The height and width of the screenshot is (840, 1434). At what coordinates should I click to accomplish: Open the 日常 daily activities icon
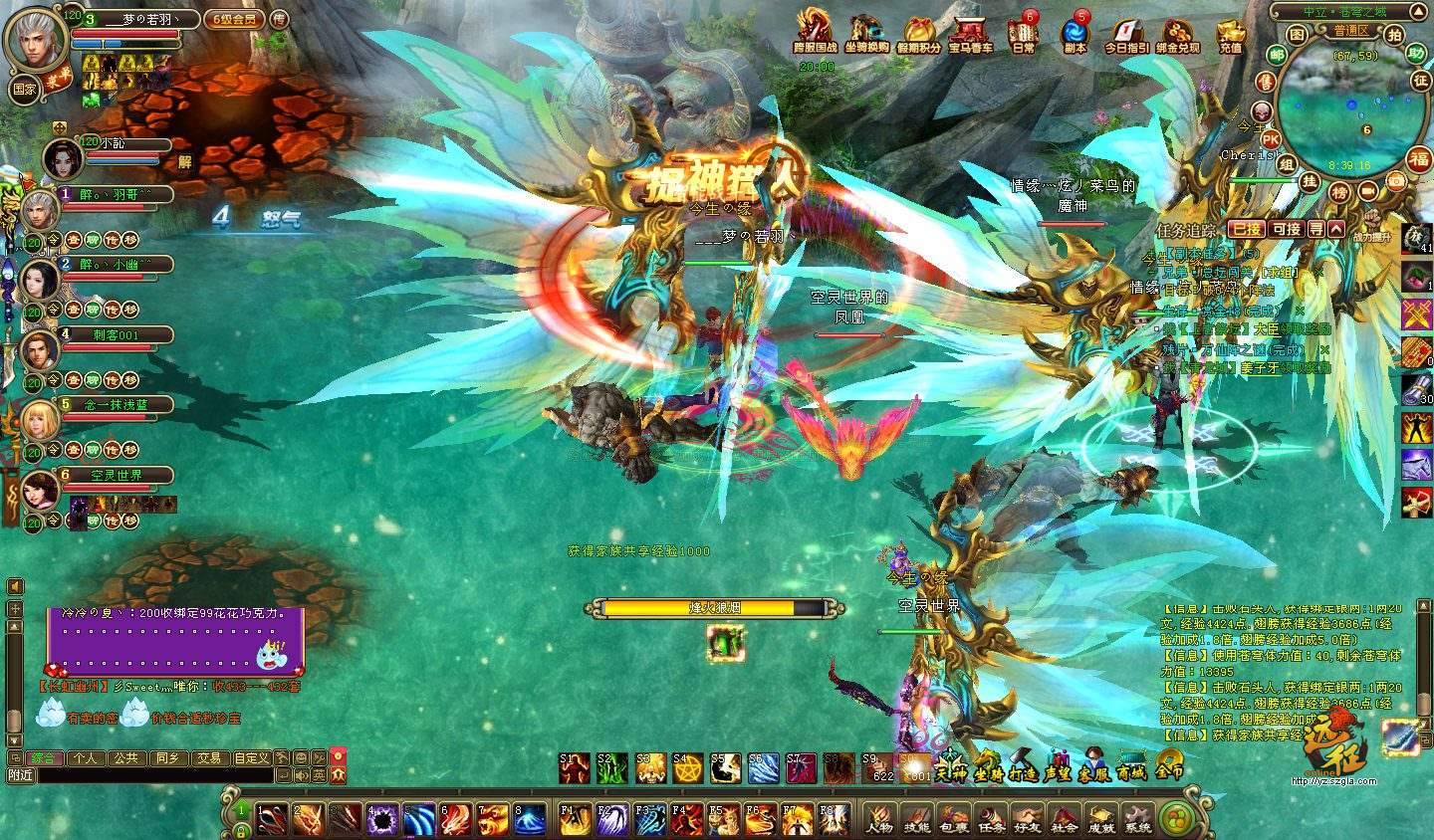tap(1022, 32)
